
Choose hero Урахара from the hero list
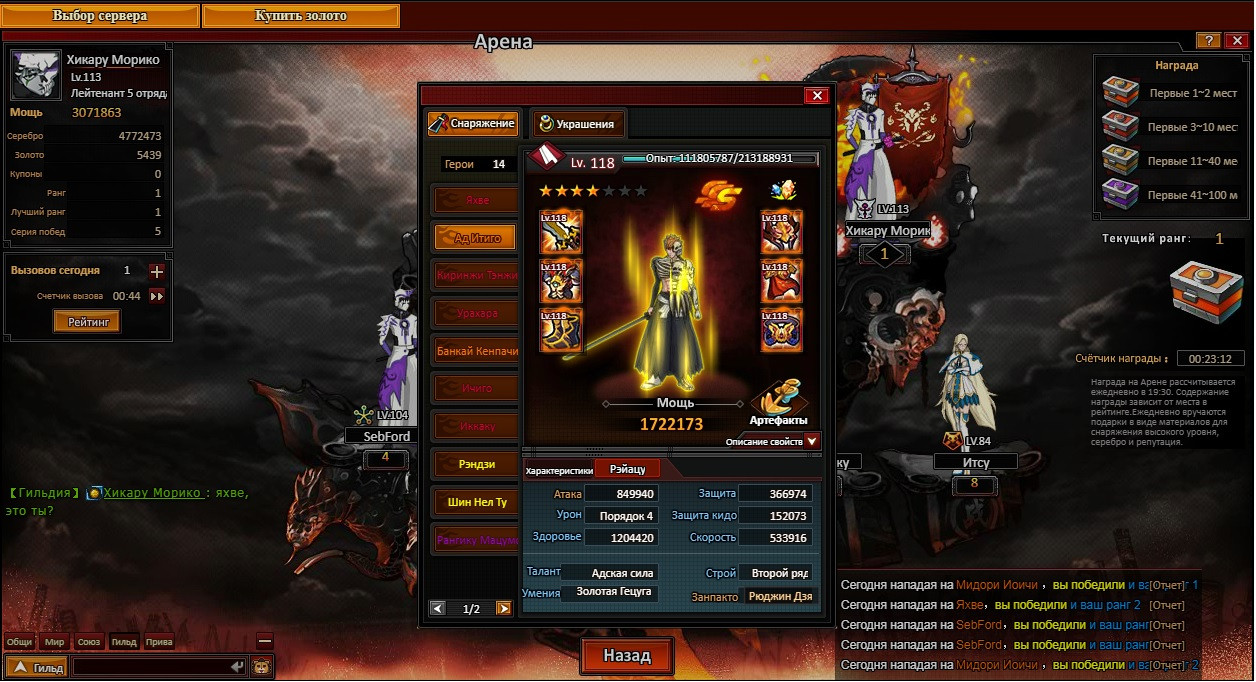coord(477,314)
